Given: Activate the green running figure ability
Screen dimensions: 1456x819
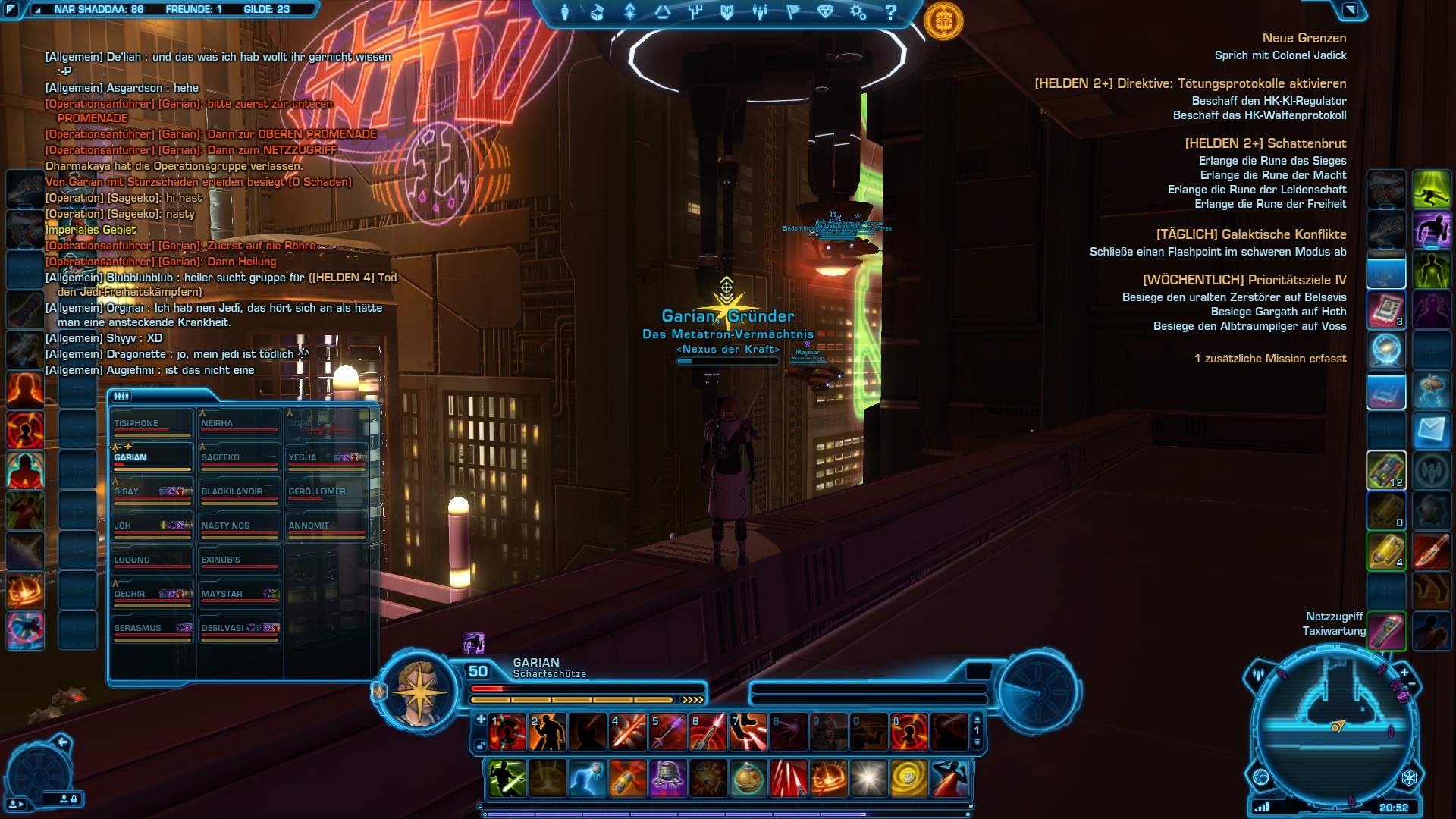Looking at the screenshot, I should [1431, 189].
